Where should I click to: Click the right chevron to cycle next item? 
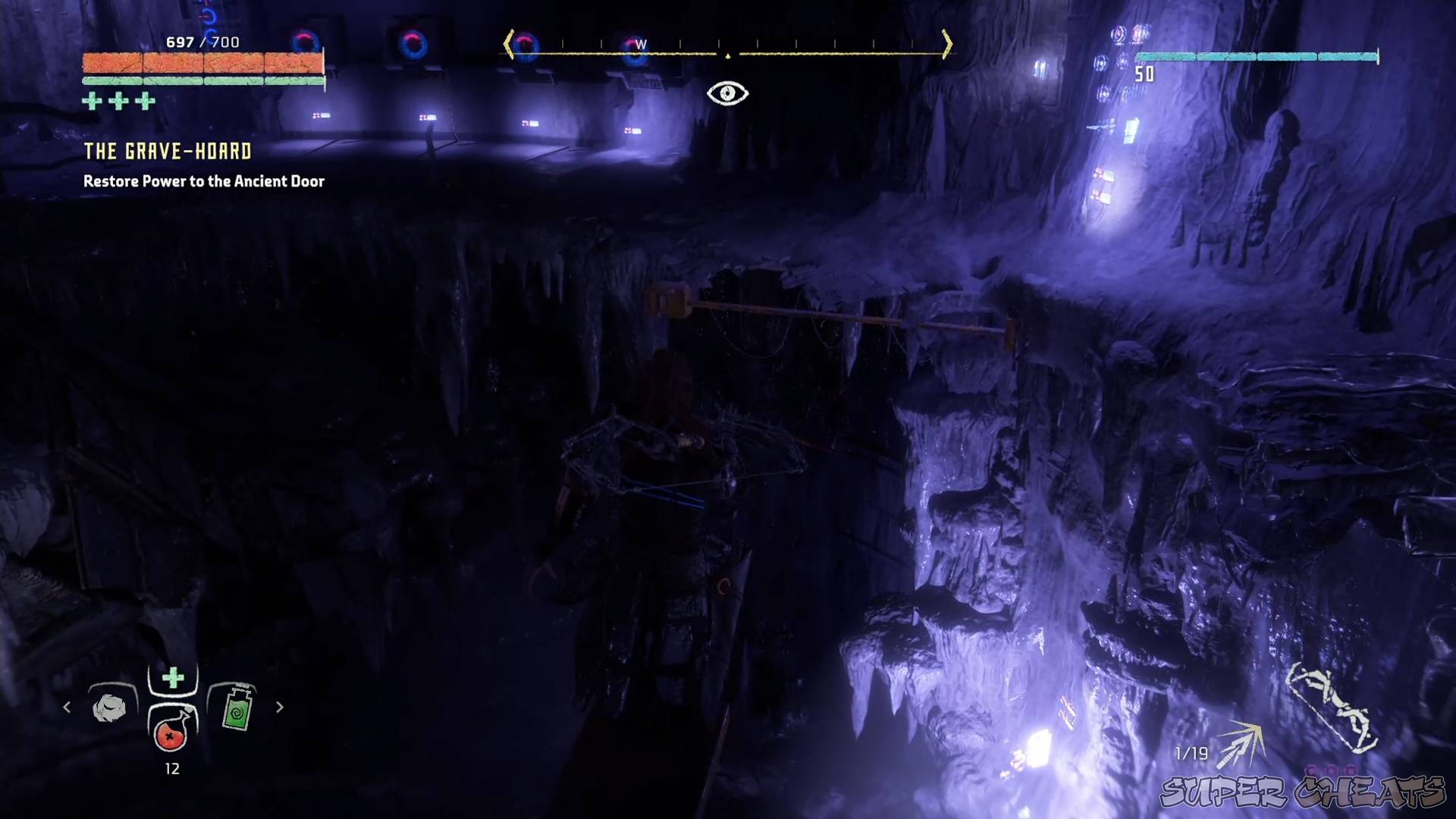[x=279, y=707]
